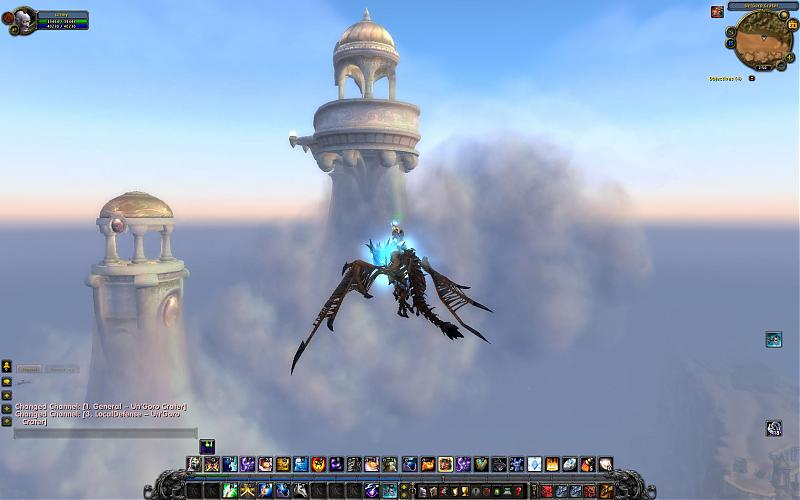Zoom in the minimap with plus button
The image size is (800, 500).
coord(790,57)
